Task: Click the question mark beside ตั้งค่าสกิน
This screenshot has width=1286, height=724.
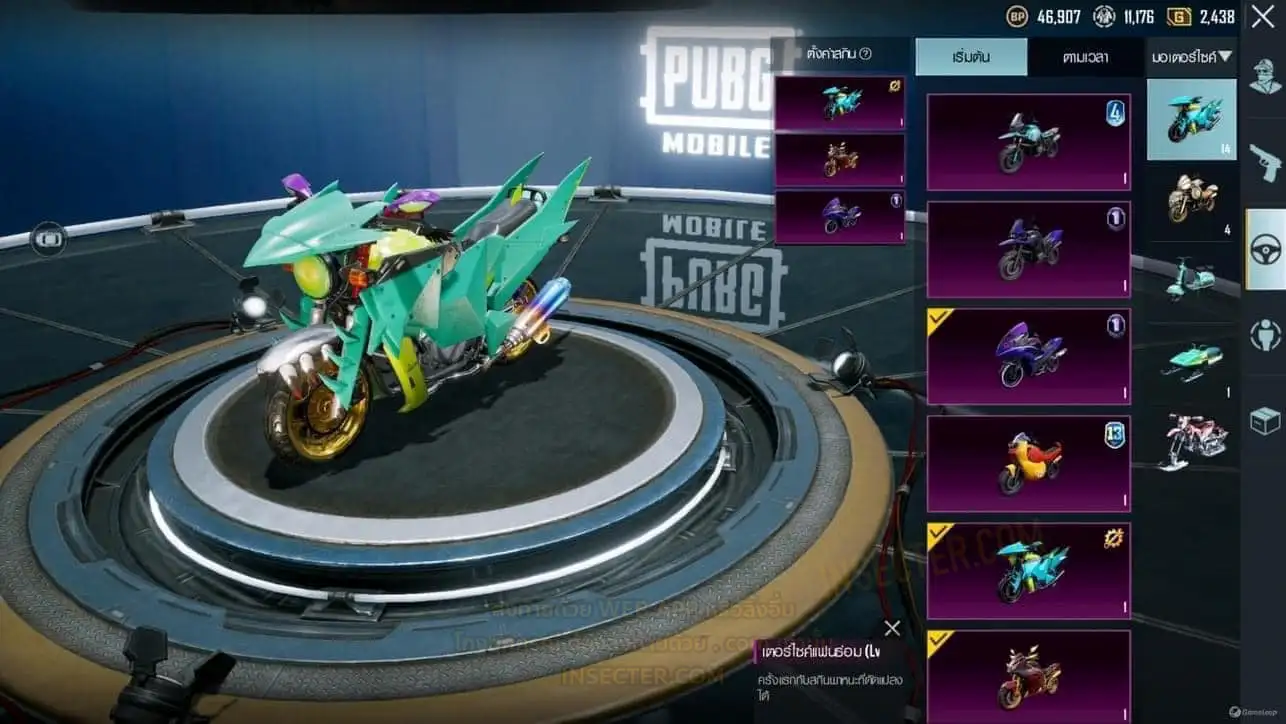Action: coord(866,54)
